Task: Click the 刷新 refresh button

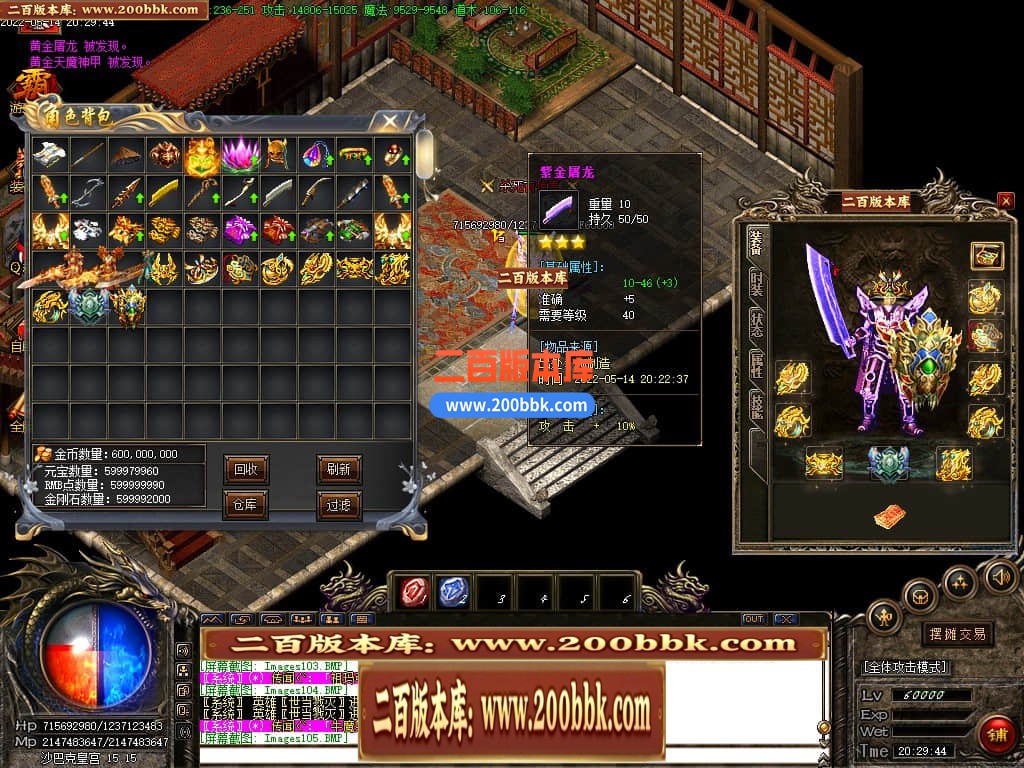Action: (338, 469)
